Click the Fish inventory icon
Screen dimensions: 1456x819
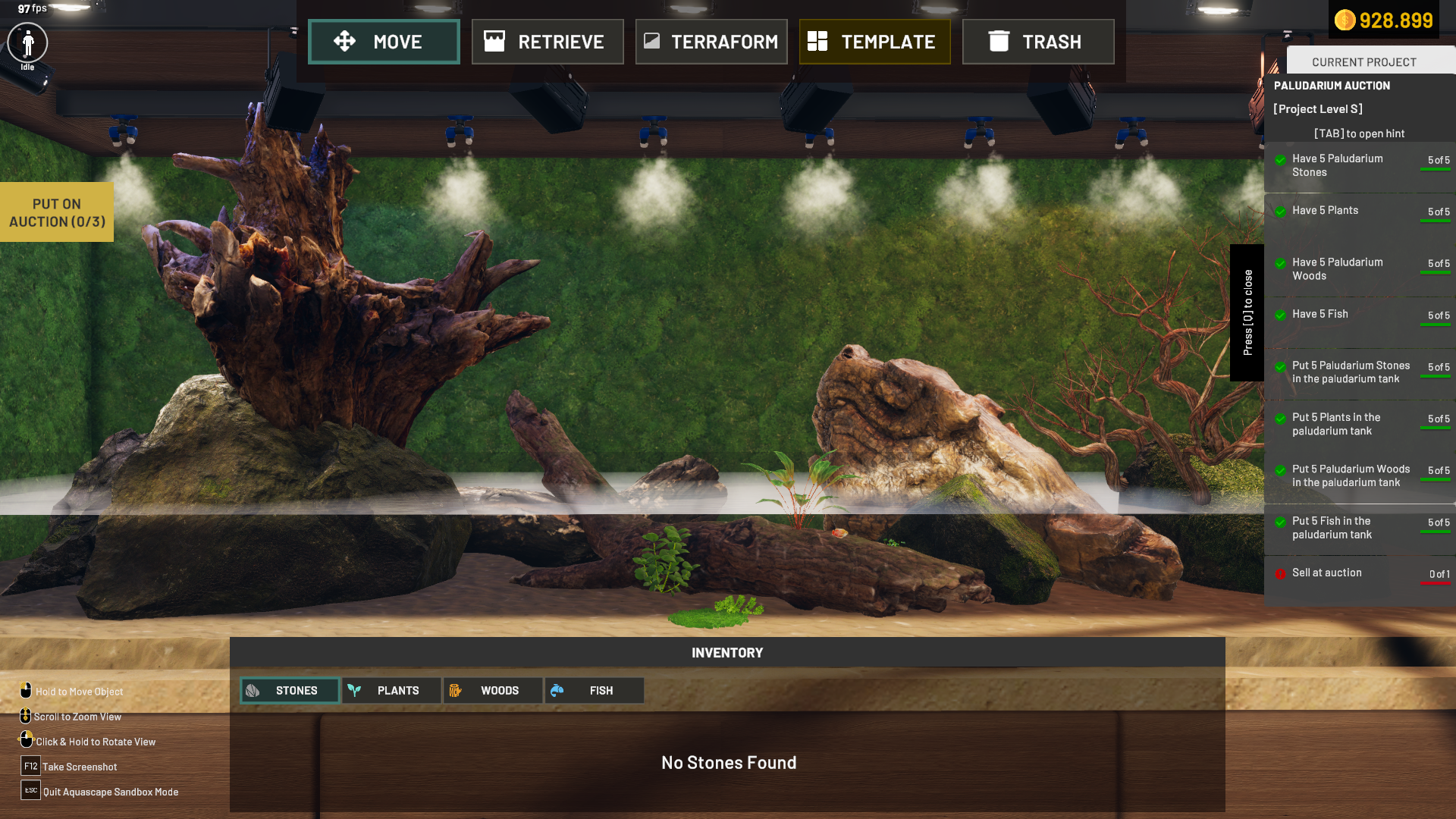tap(559, 690)
